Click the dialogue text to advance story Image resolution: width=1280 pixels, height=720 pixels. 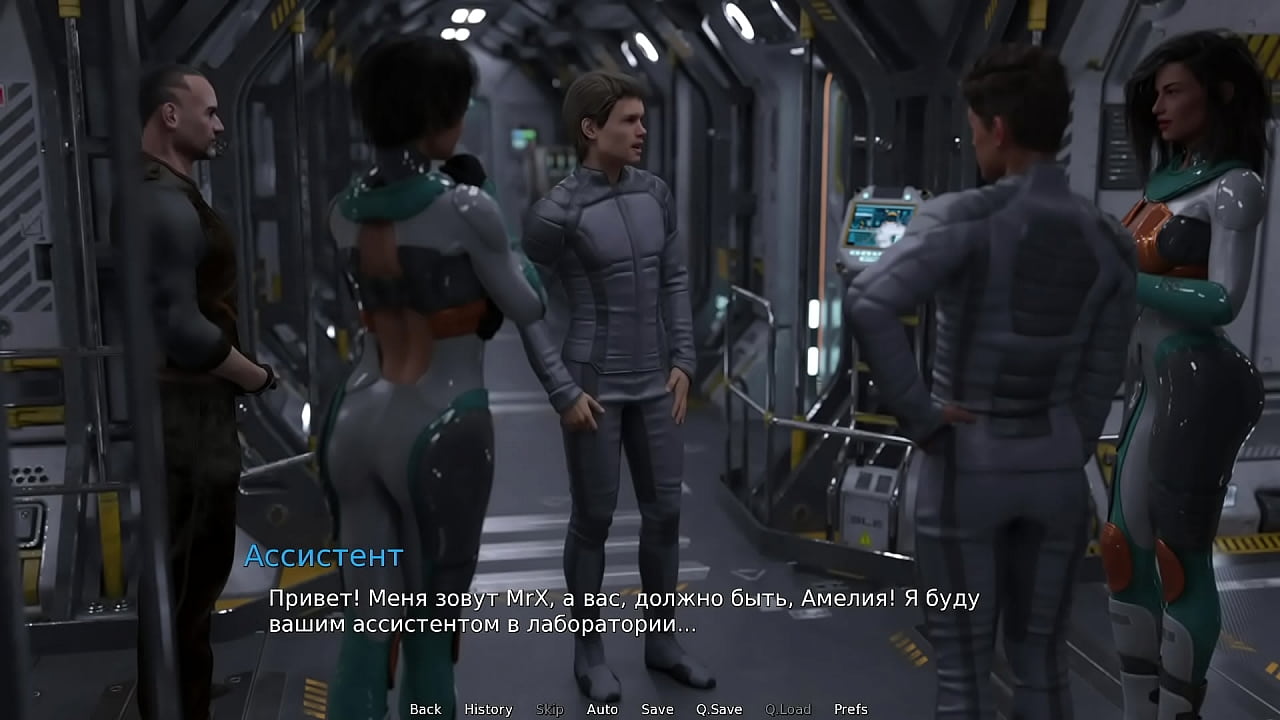(x=620, y=612)
